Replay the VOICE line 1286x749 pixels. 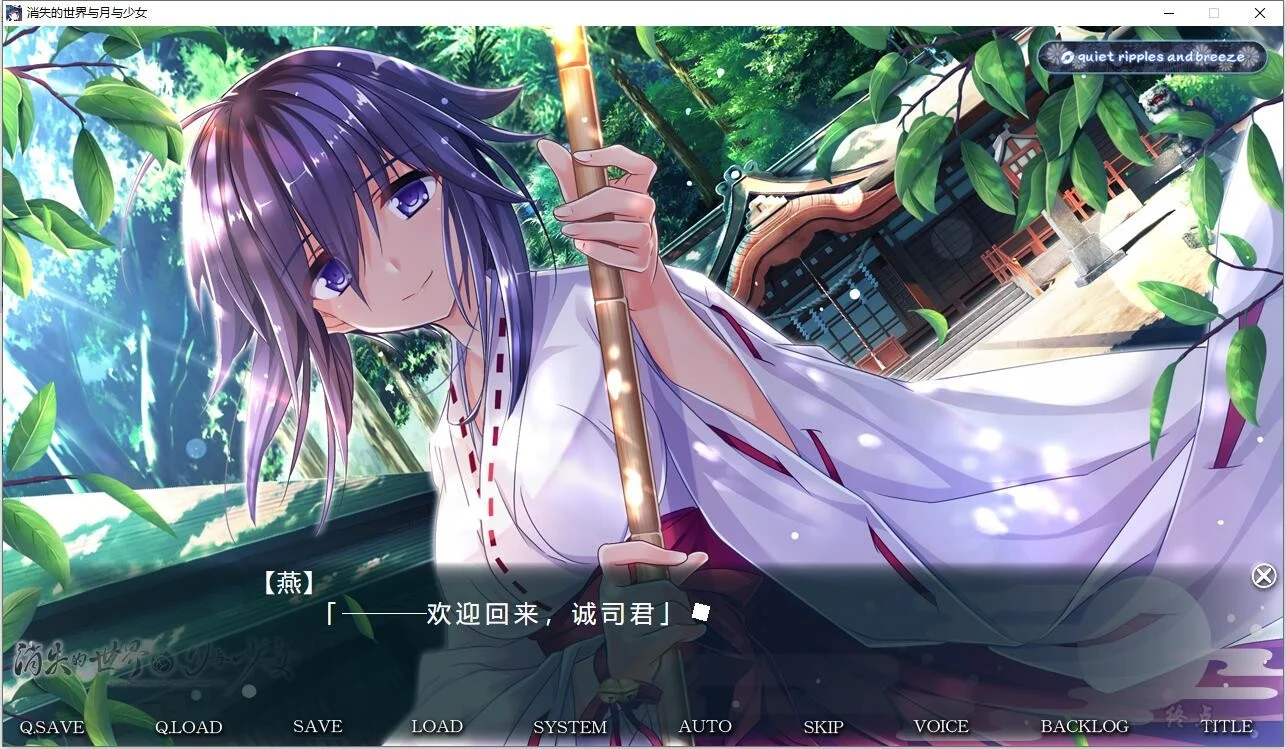coord(939,725)
